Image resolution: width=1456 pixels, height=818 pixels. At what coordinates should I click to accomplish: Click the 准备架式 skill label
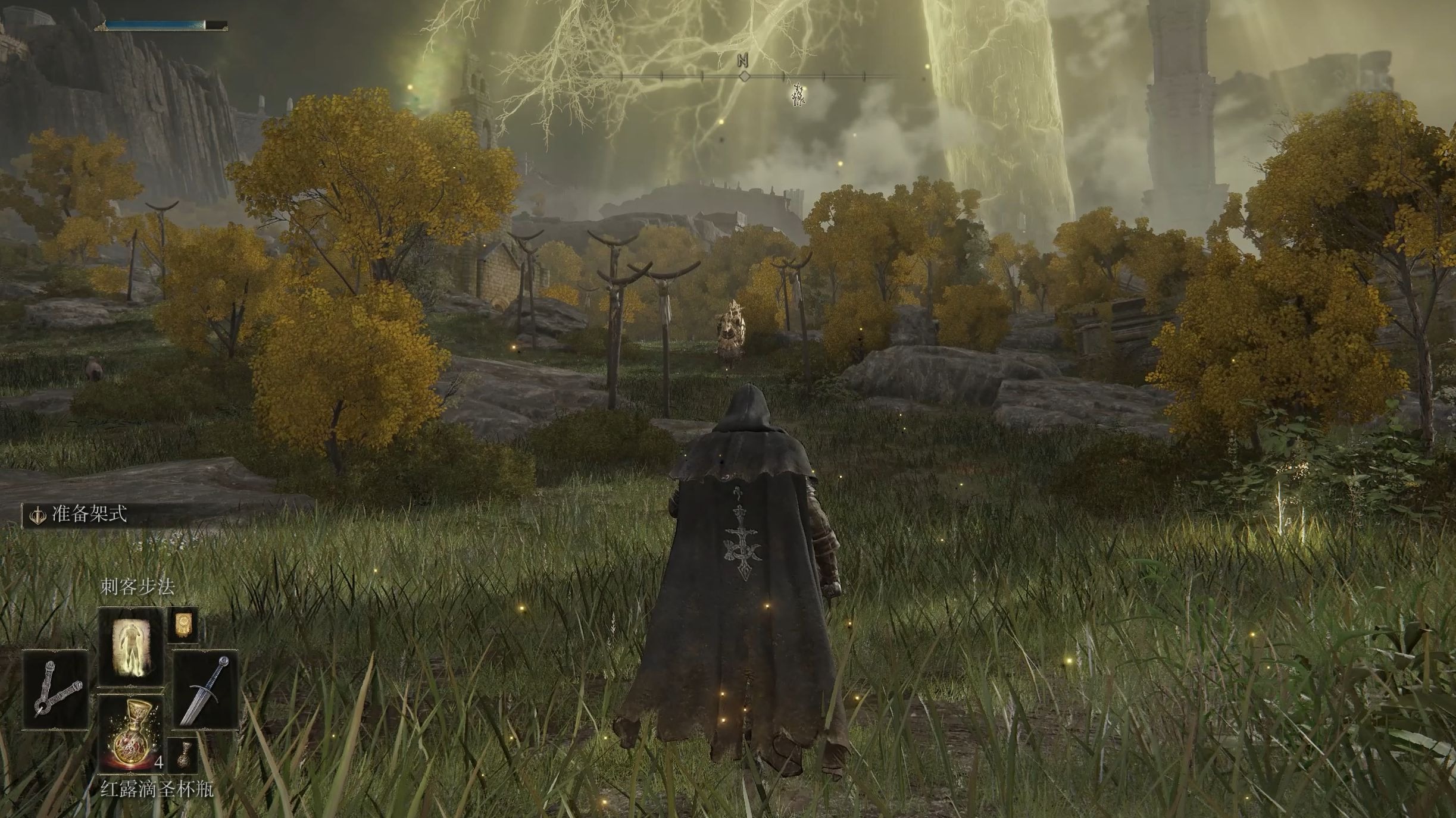coord(89,515)
